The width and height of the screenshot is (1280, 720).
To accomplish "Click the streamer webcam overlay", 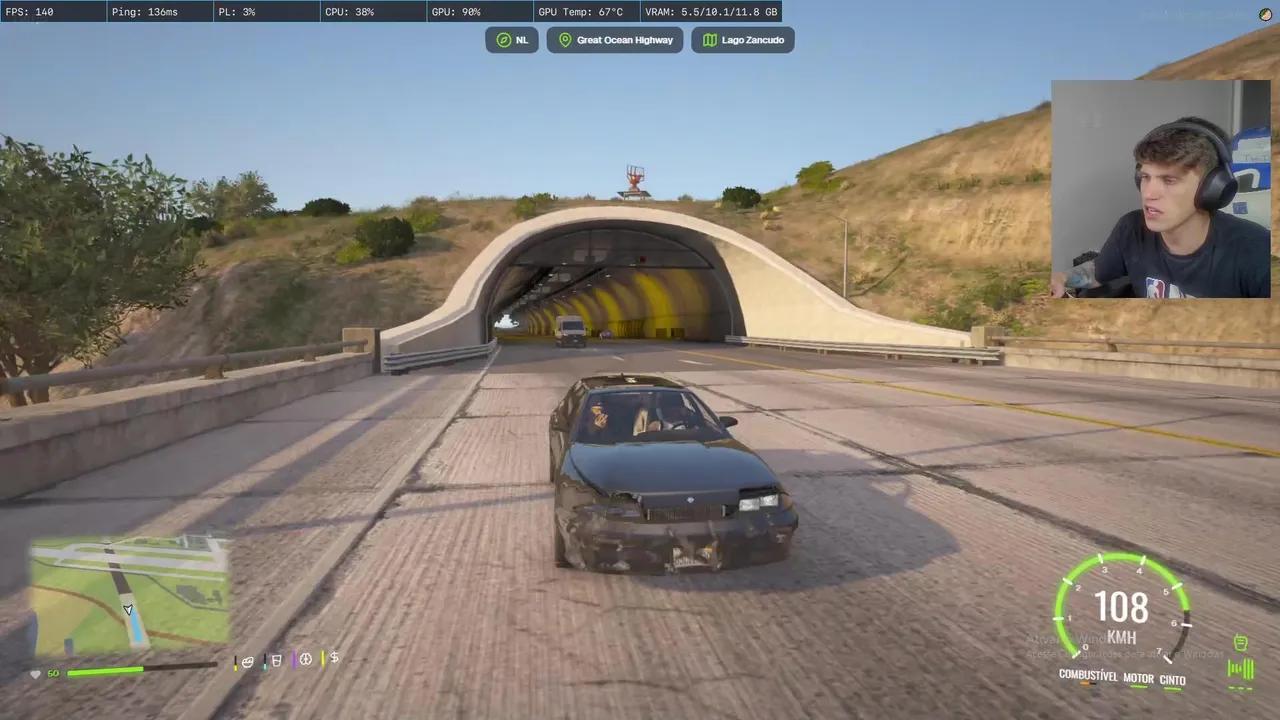I will tap(1160, 189).
